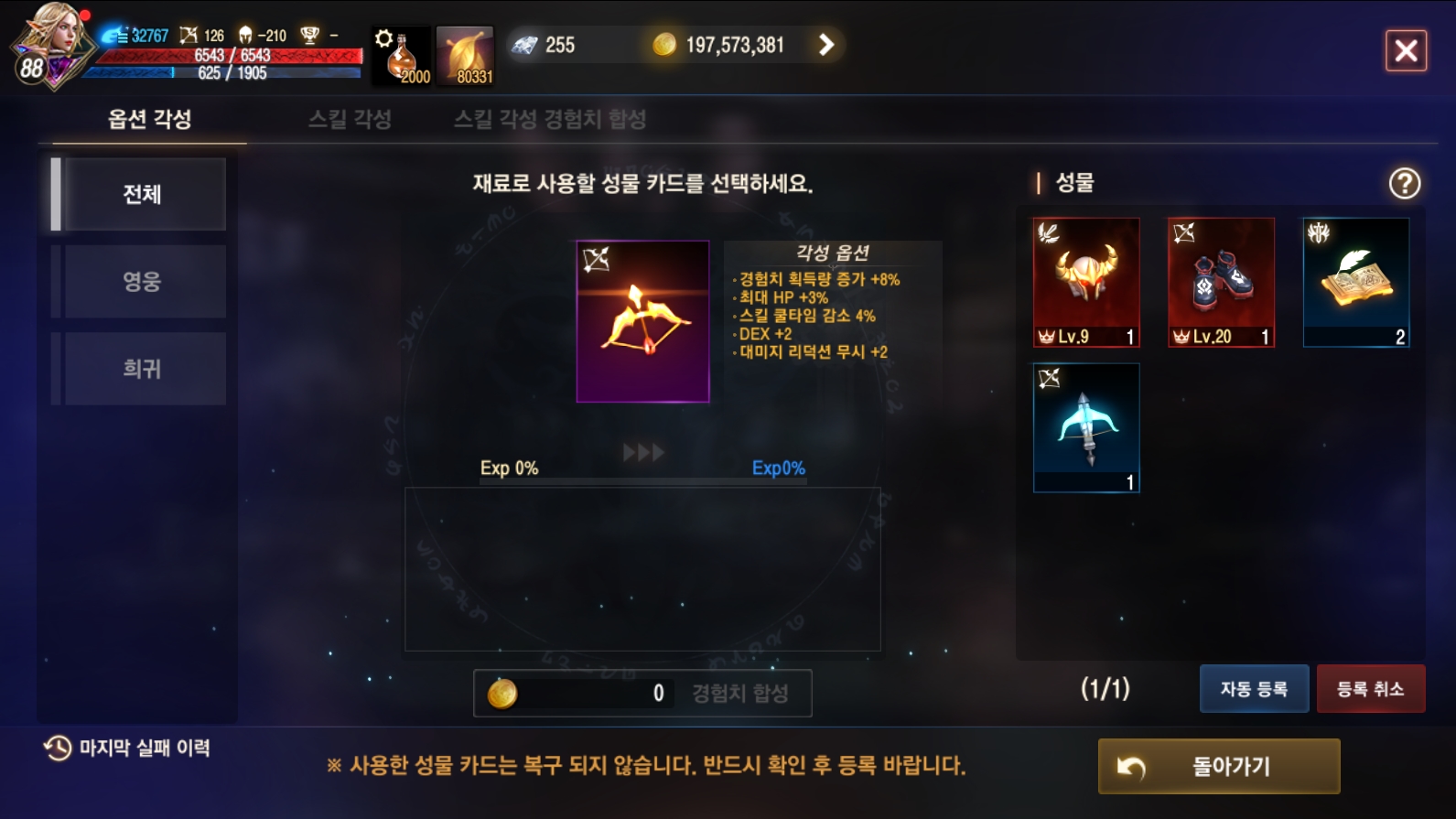
Task: Select the blue crossbow relic card
Action: [1085, 427]
